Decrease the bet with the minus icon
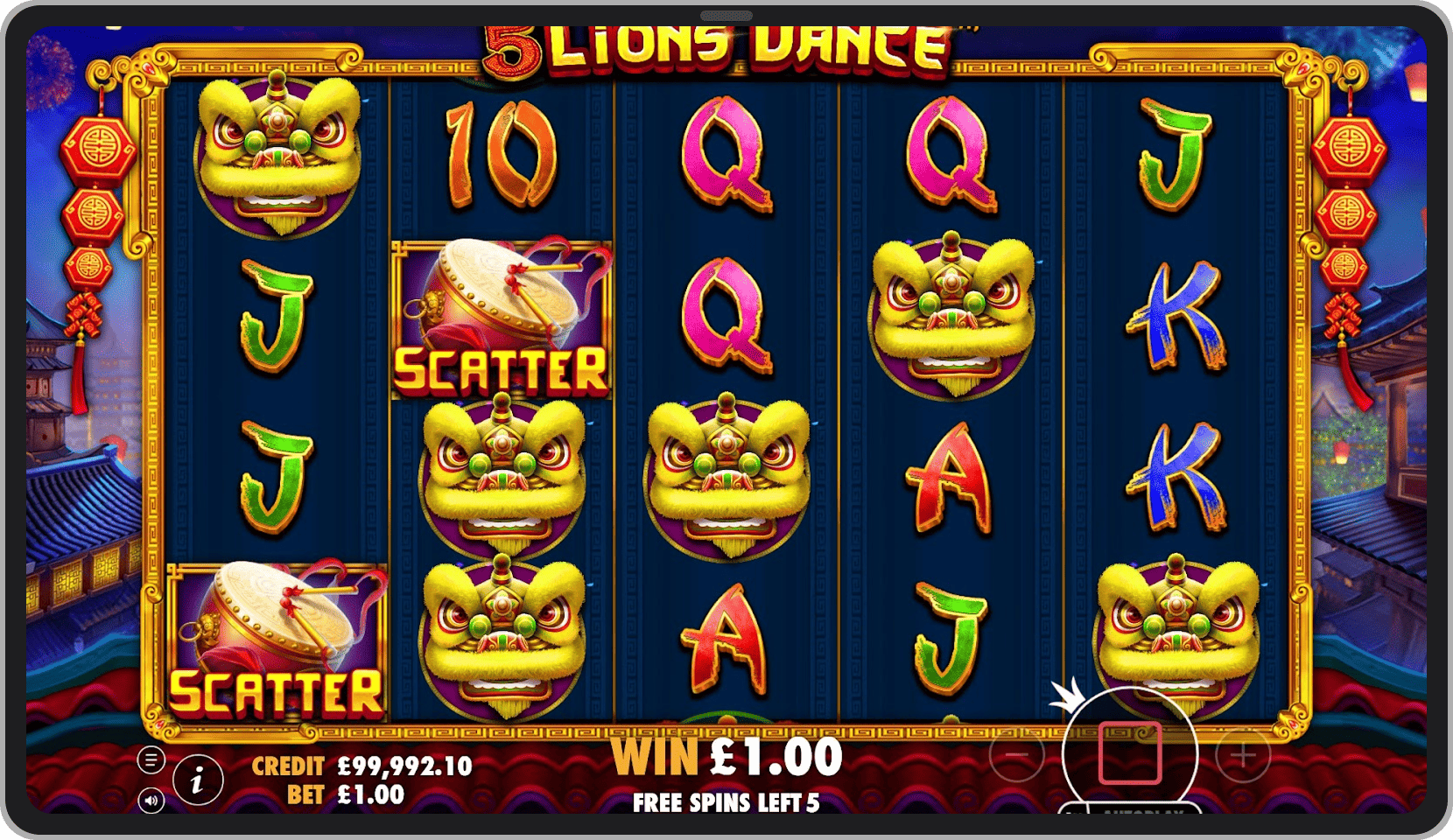Screen dimensions: 1453x840 click(x=1015, y=754)
